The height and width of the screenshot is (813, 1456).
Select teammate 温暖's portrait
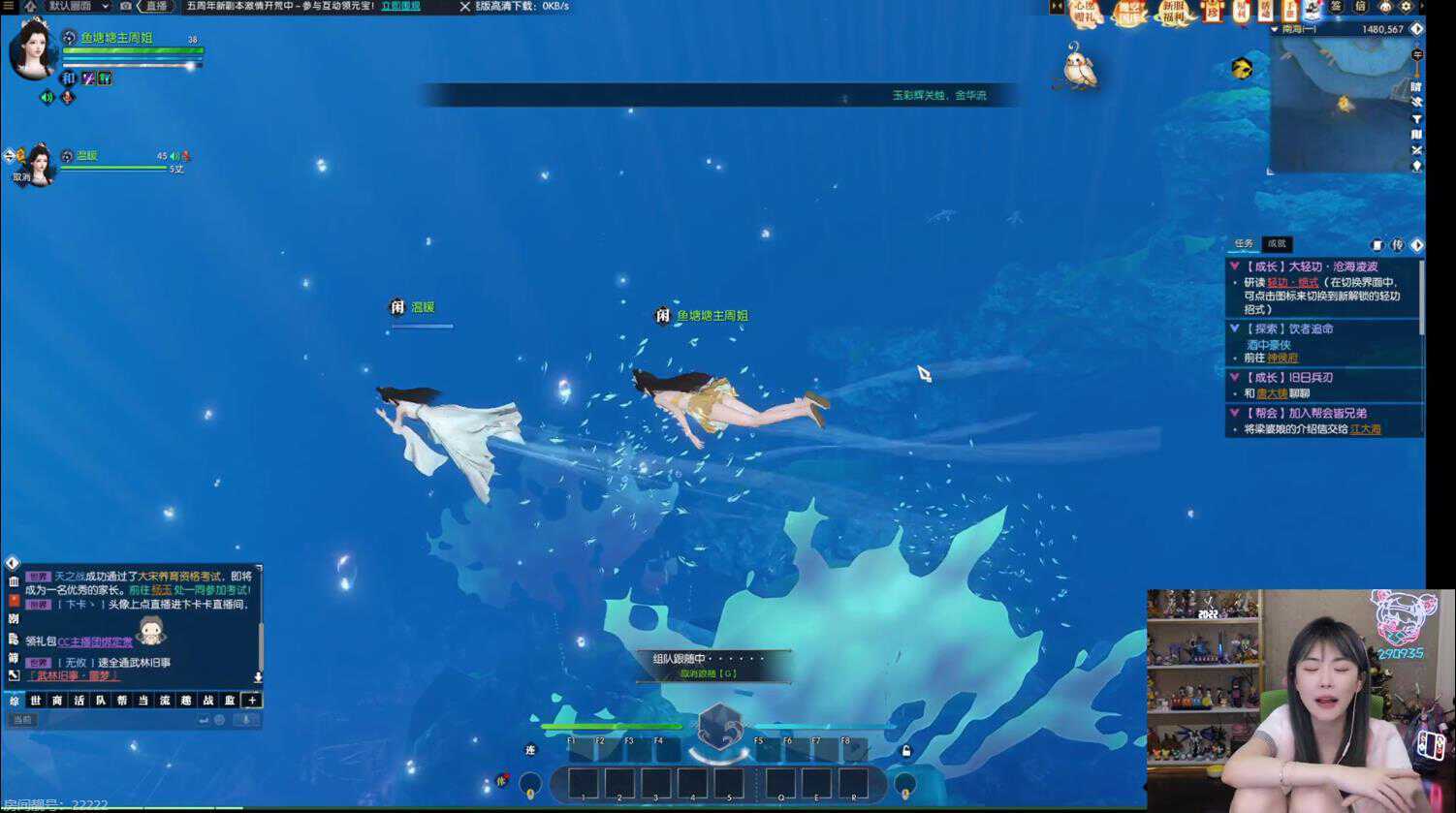41,163
